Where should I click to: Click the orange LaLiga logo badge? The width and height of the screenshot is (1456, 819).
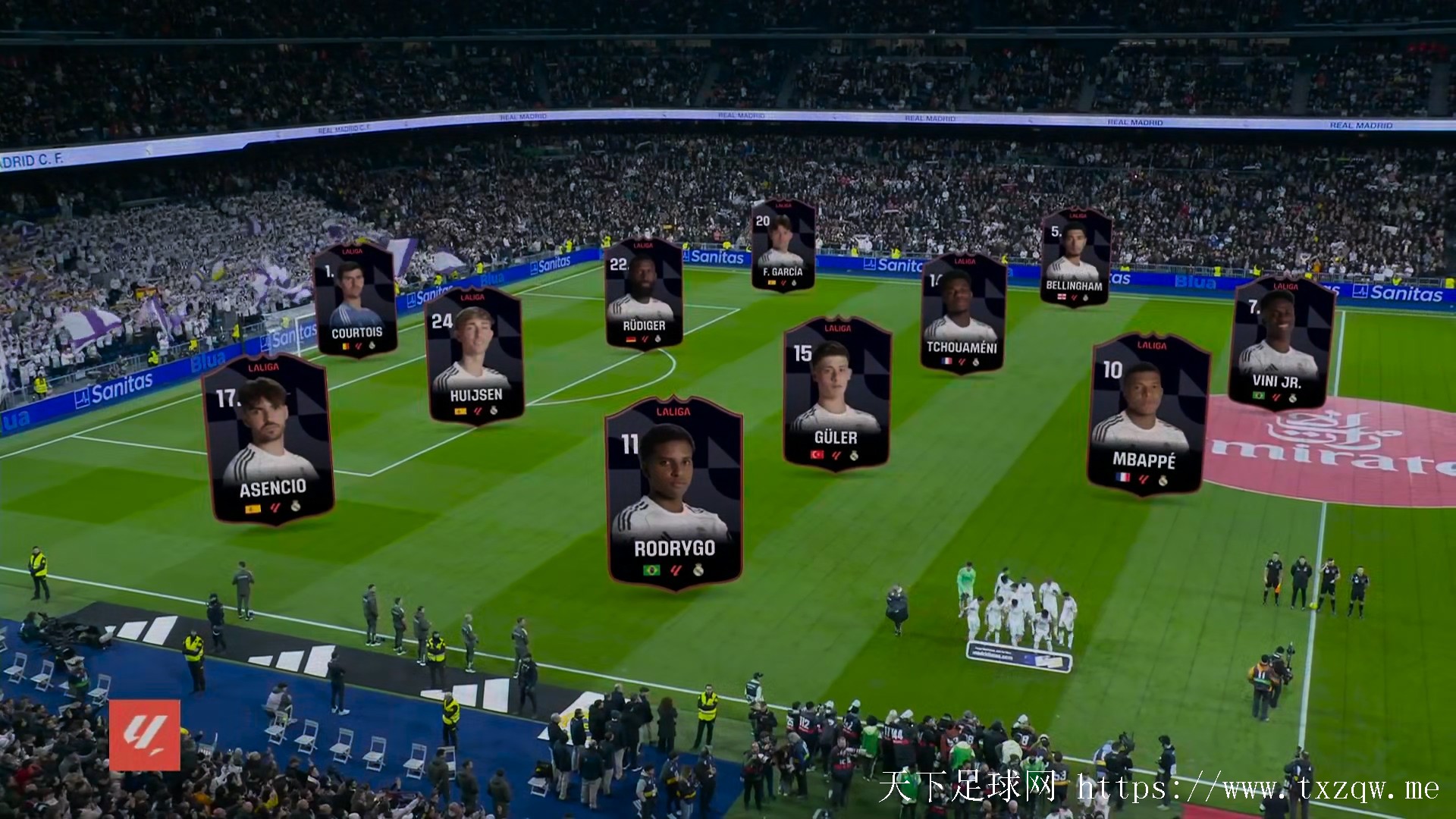pos(145,735)
